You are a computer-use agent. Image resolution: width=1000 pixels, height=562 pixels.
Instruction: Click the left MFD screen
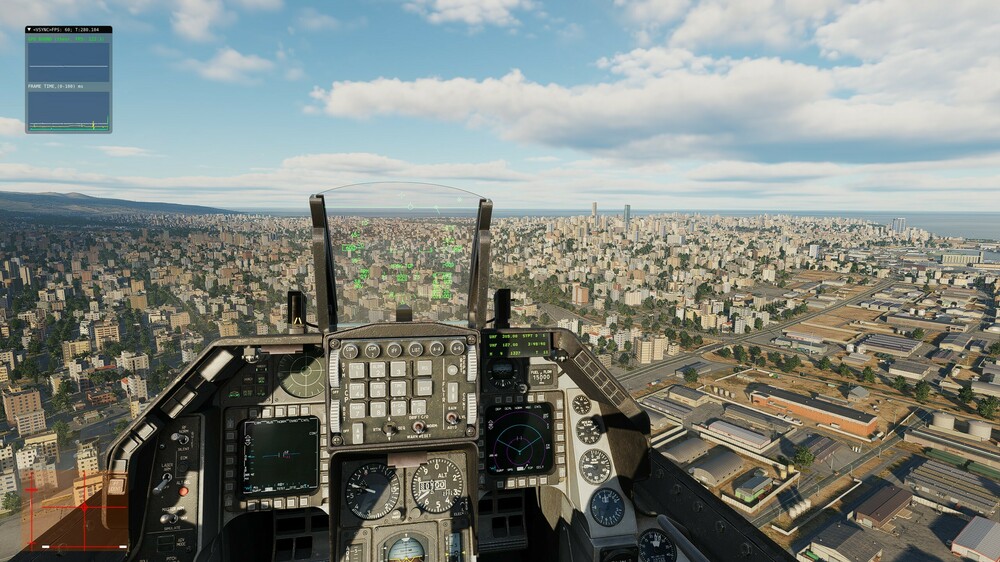pos(281,455)
